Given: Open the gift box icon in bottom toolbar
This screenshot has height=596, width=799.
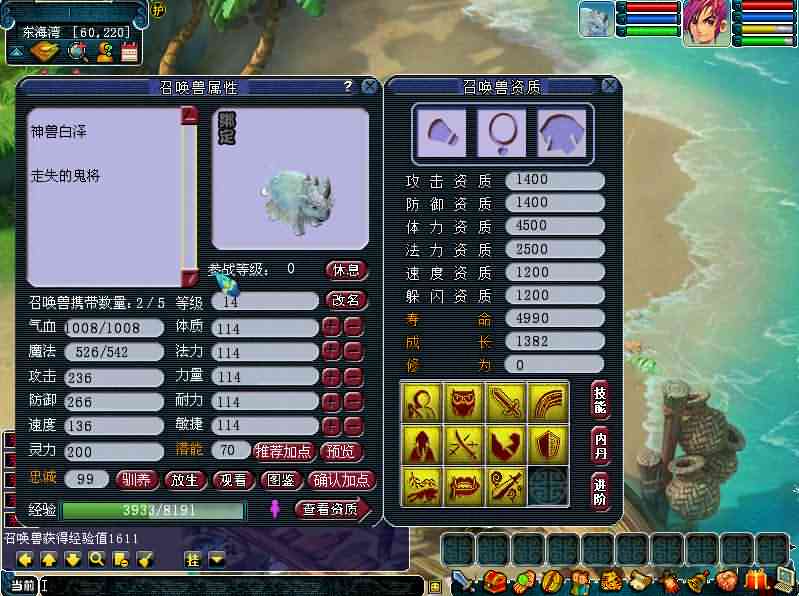Looking at the screenshot, I should 756,580.
